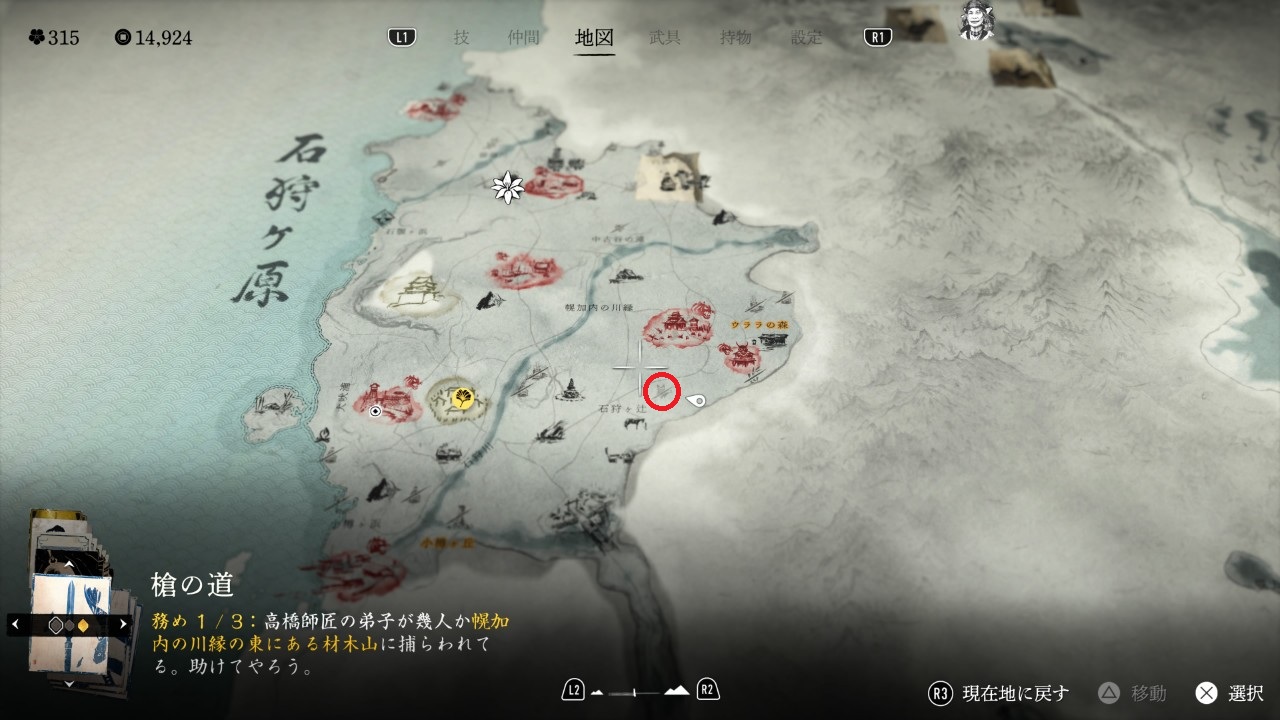1280x720 pixels.
Task: Select the 地図 (map) tab
Action: [594, 38]
